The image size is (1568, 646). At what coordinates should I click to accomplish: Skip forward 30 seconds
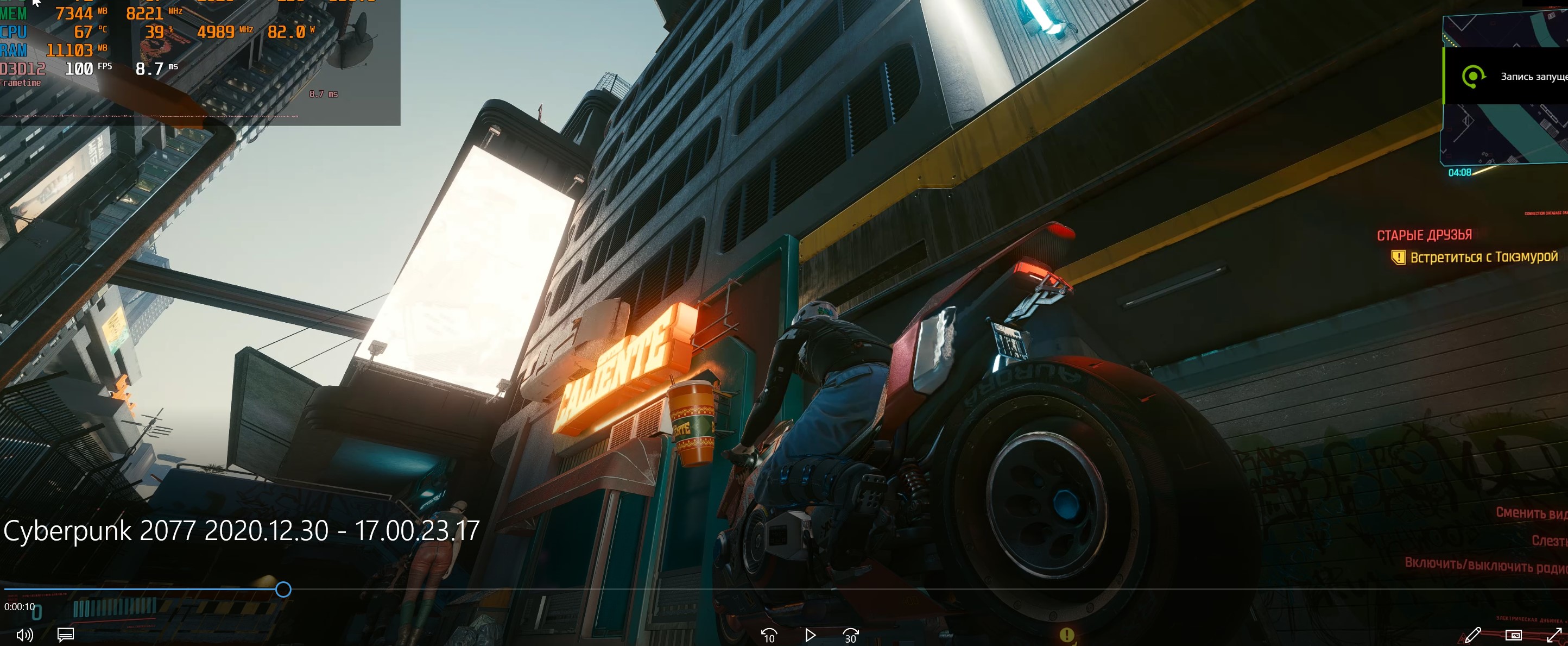pos(850,636)
